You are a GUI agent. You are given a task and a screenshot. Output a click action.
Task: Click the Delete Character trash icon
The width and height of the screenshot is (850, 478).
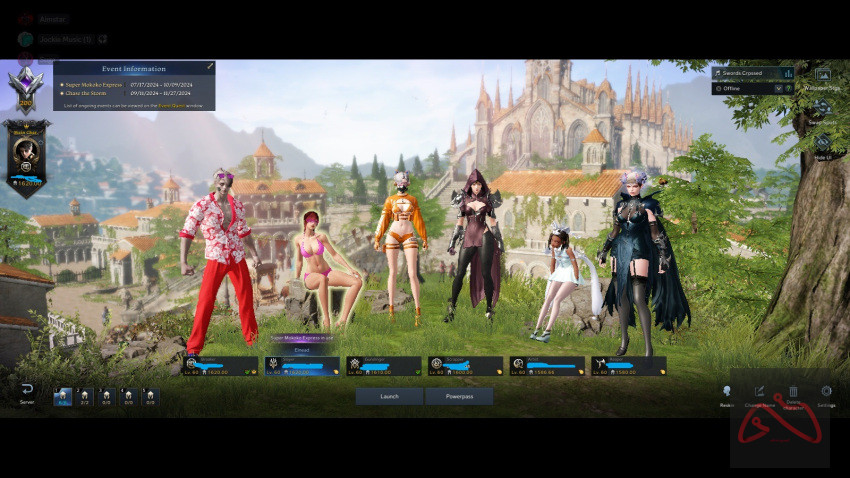click(x=793, y=392)
